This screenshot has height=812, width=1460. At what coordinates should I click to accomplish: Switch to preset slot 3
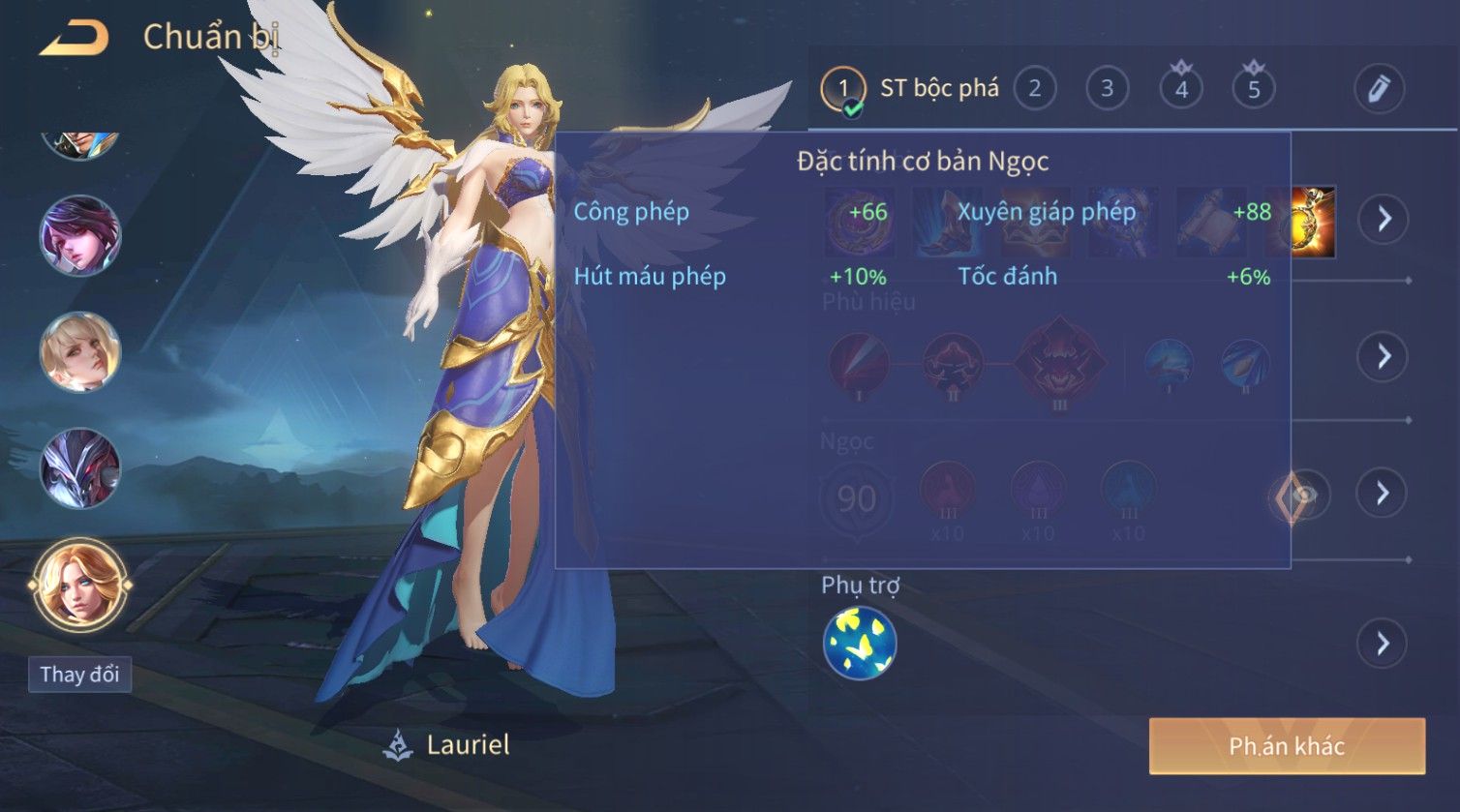(1107, 89)
